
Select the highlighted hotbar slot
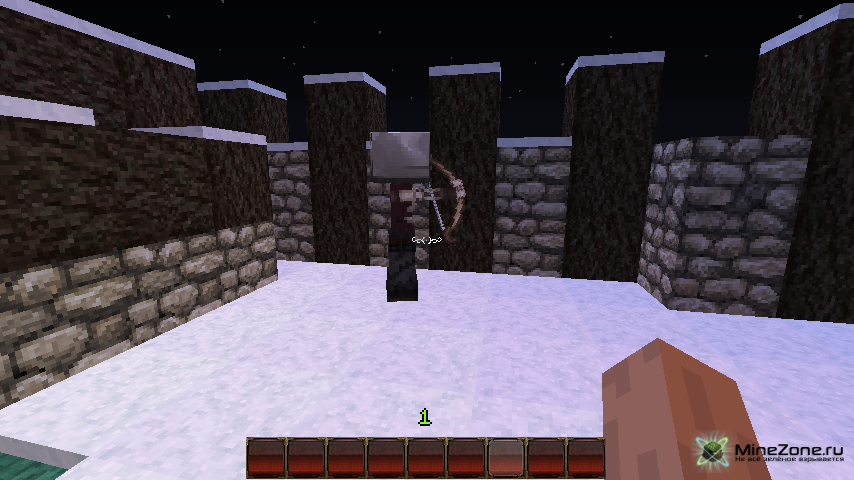[505, 457]
